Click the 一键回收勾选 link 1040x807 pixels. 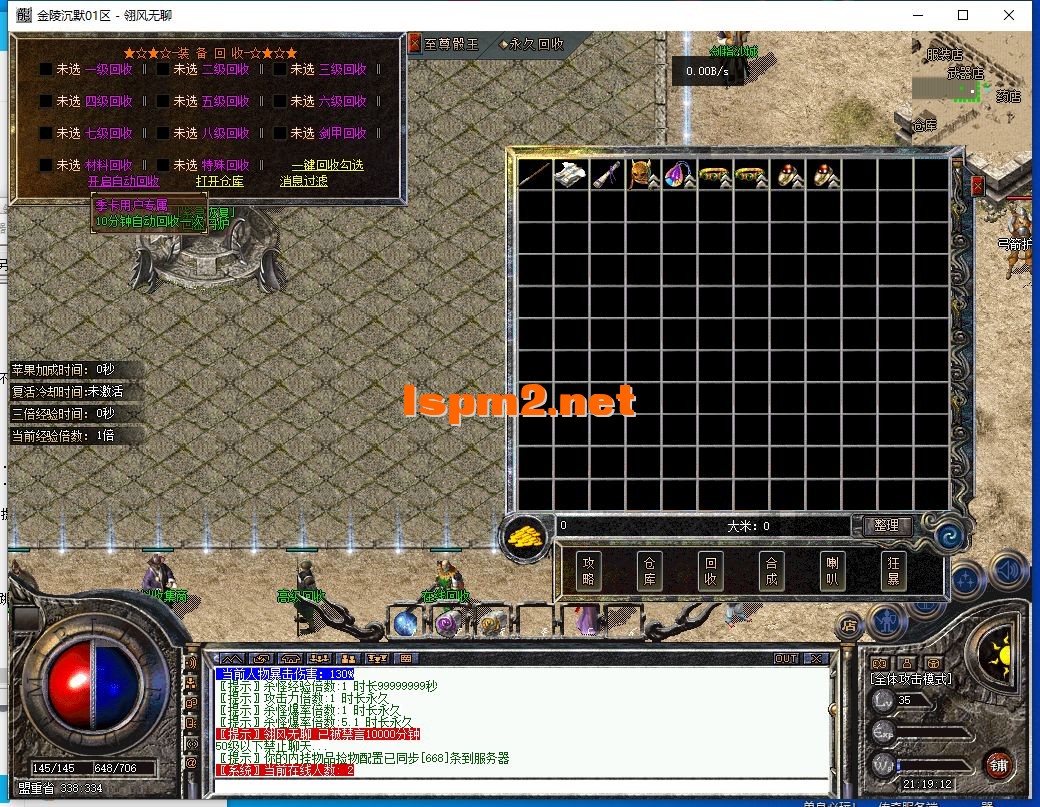[327, 165]
